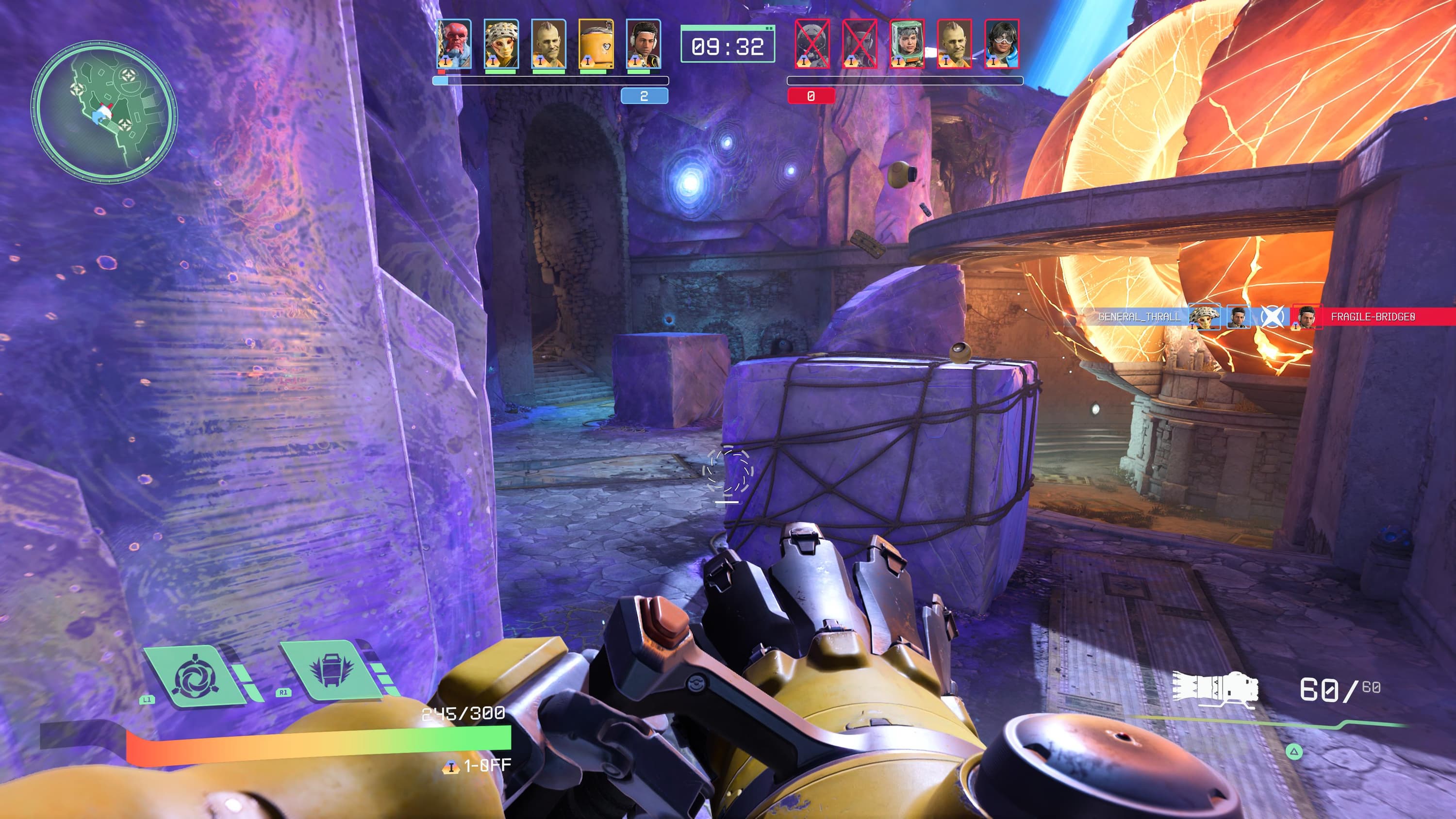Screen dimensions: 1456x819
Task: Activate the exploding trash can ability icon
Action: click(332, 672)
